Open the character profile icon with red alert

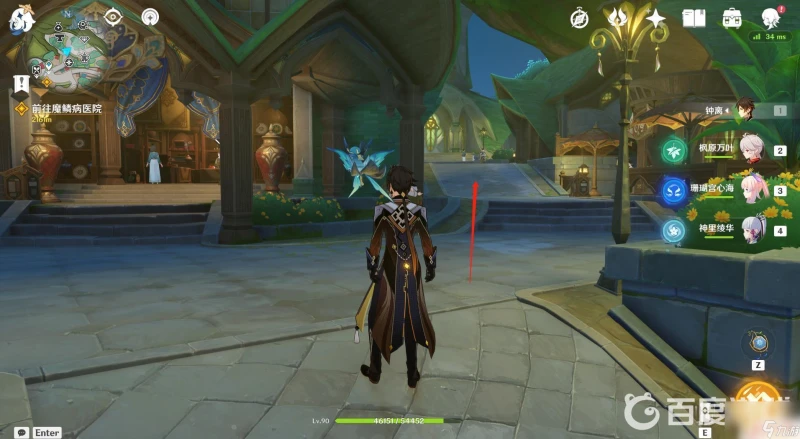[x=771, y=18]
